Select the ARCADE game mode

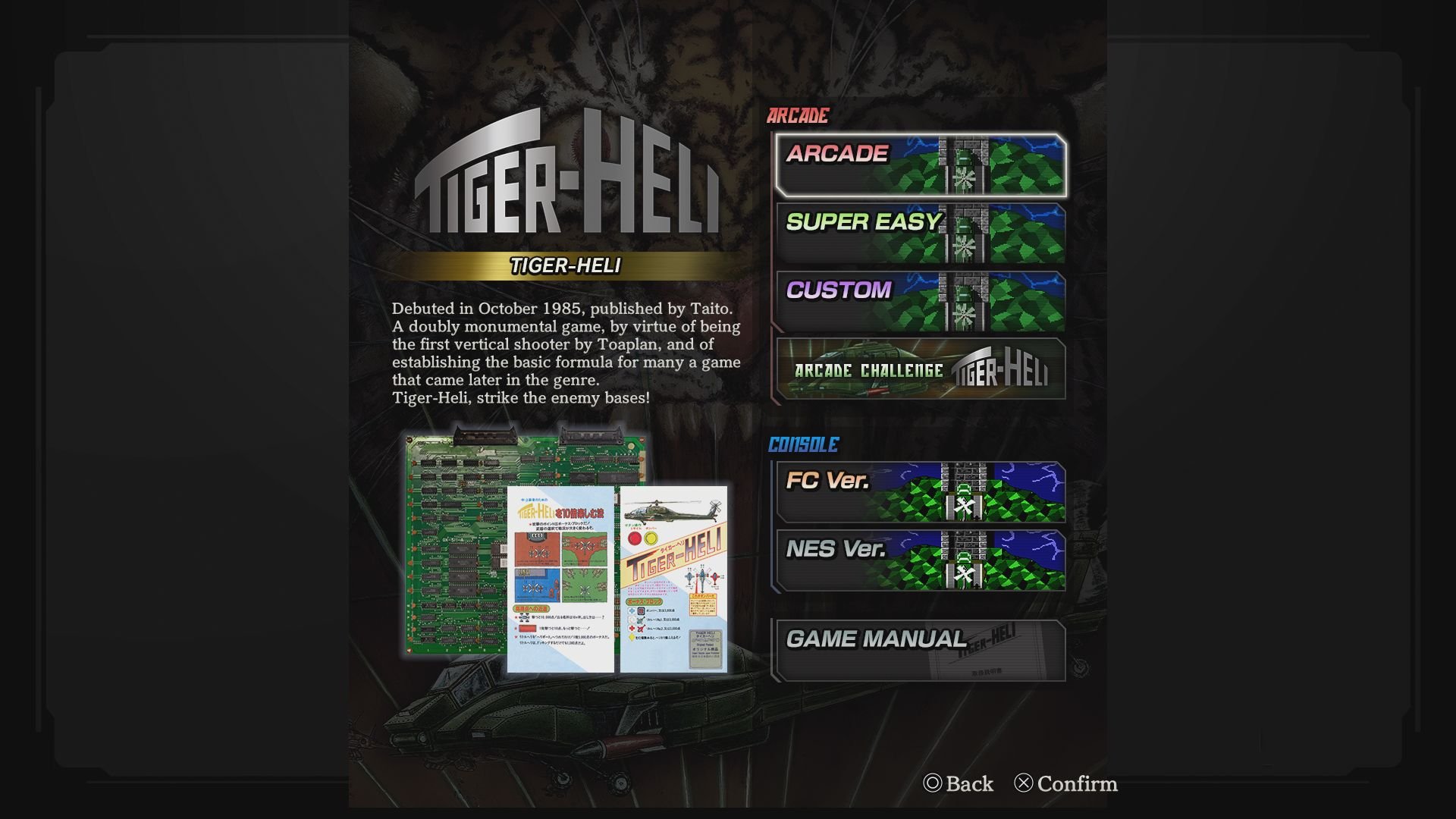tap(920, 167)
